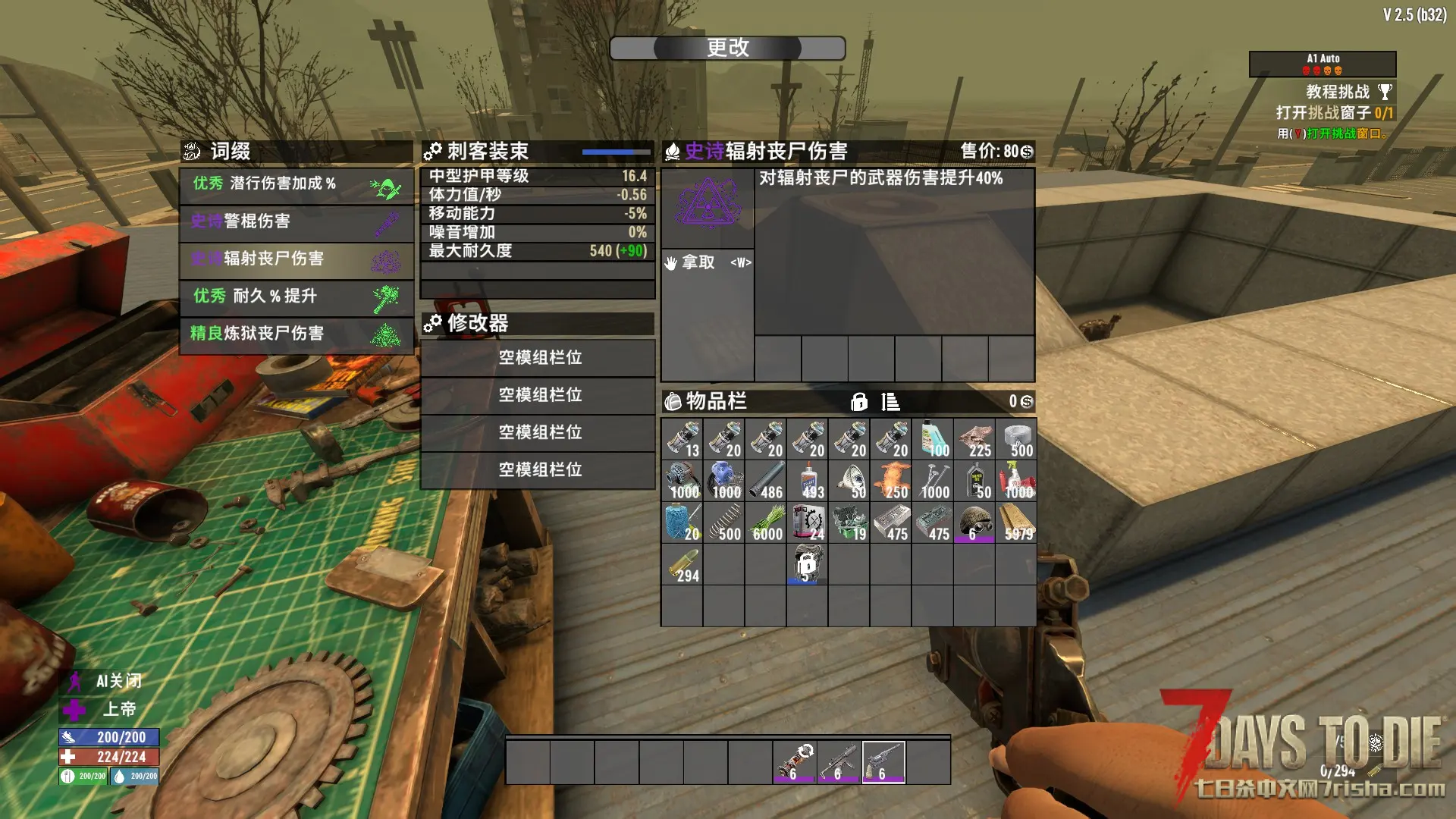Select the wood planks stack of 5979
The width and height of the screenshot is (1456, 819).
pyautogui.click(x=1016, y=523)
